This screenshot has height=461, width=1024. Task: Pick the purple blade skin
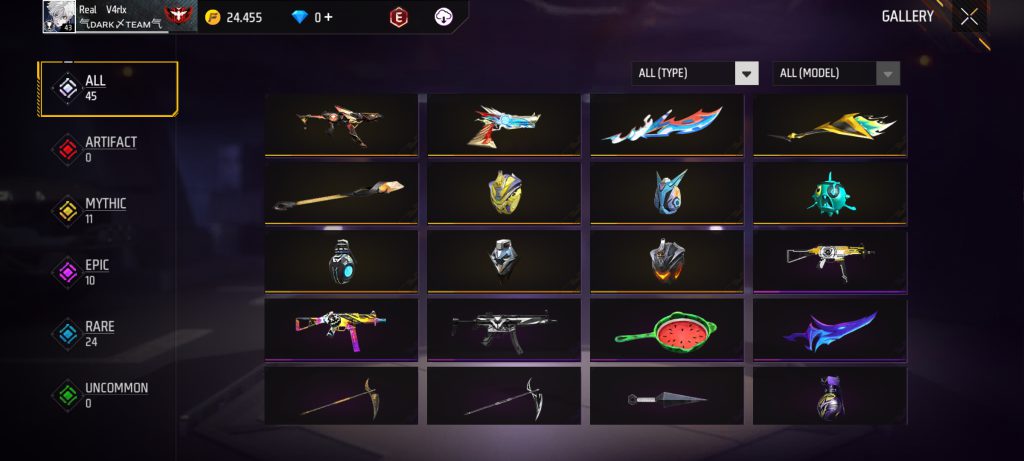click(829, 329)
